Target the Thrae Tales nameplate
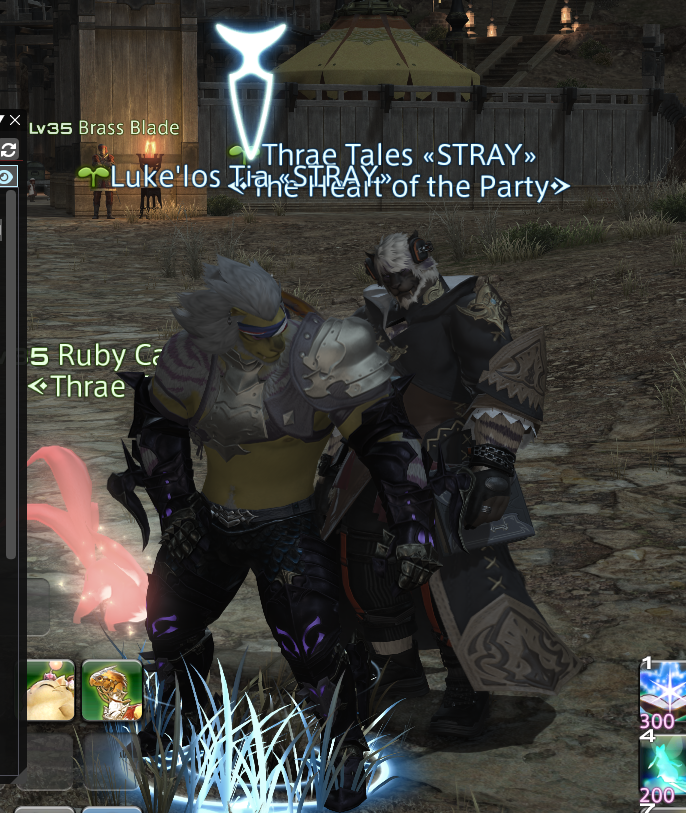Viewport: 686px width, 813px height. coord(399,155)
